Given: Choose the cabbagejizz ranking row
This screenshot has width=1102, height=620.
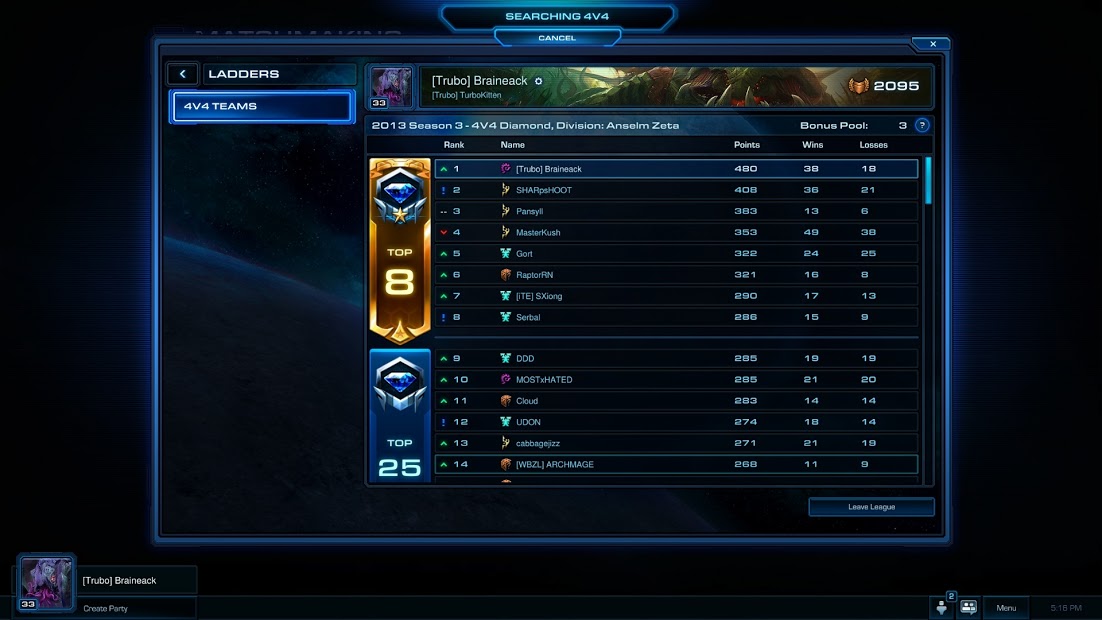Looking at the screenshot, I should click(676, 443).
